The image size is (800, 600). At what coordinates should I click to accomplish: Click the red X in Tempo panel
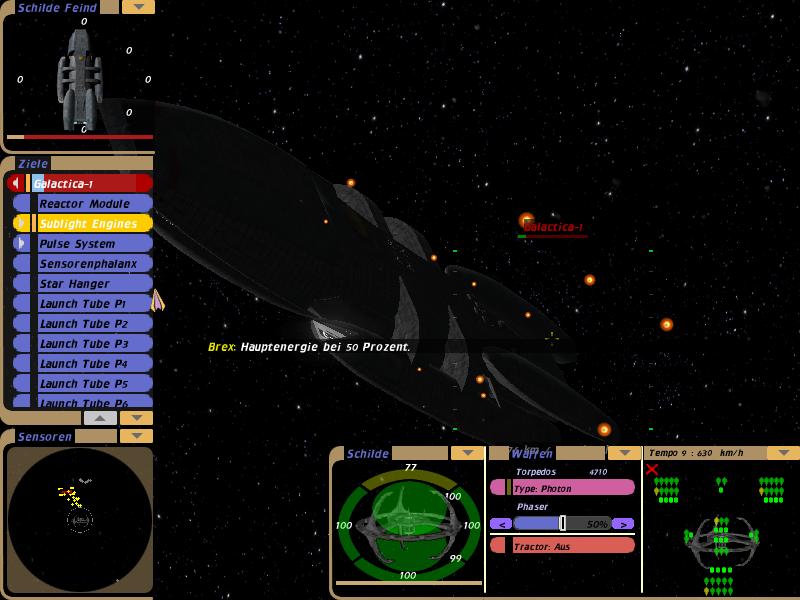coord(652,469)
